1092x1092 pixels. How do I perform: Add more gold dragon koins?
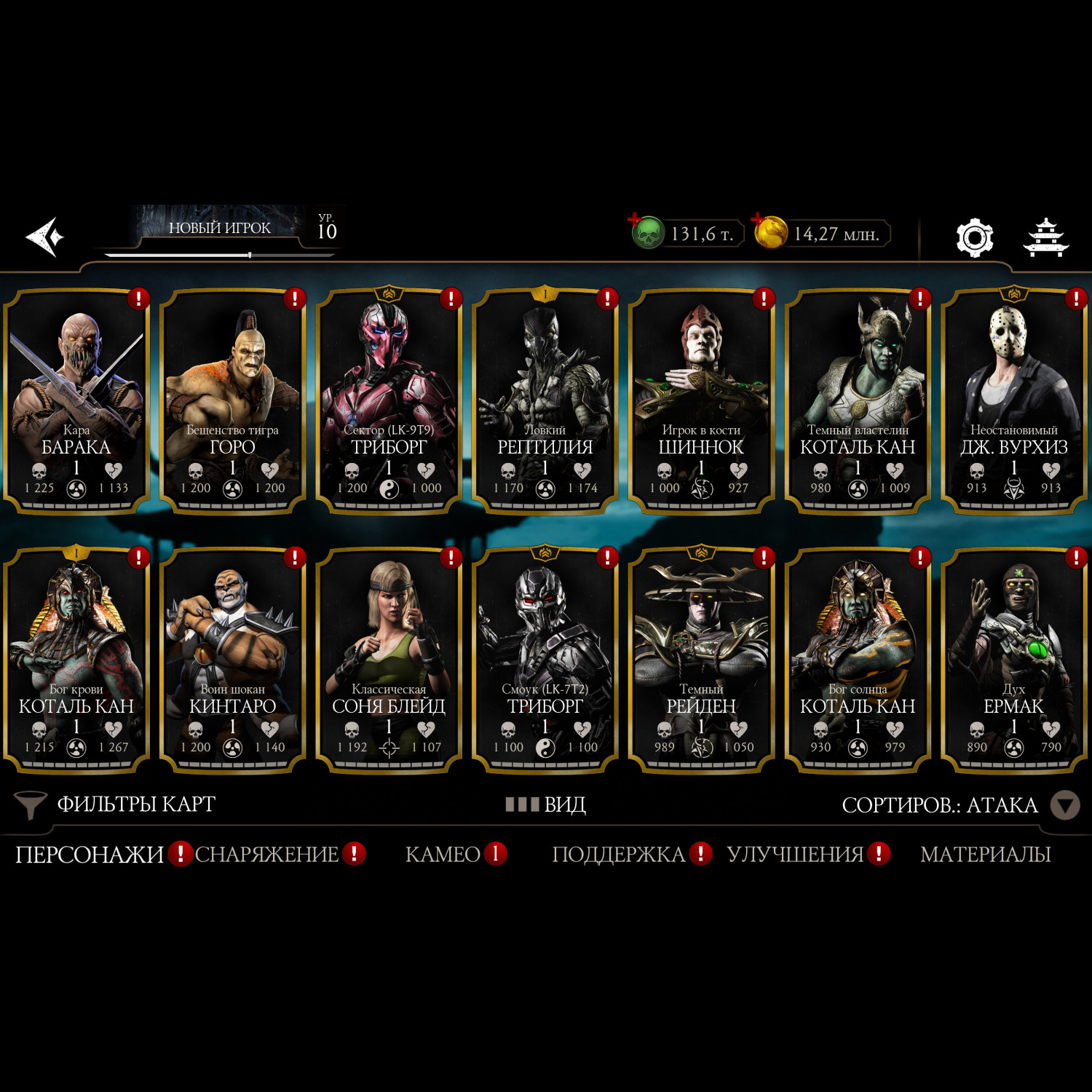point(770,233)
